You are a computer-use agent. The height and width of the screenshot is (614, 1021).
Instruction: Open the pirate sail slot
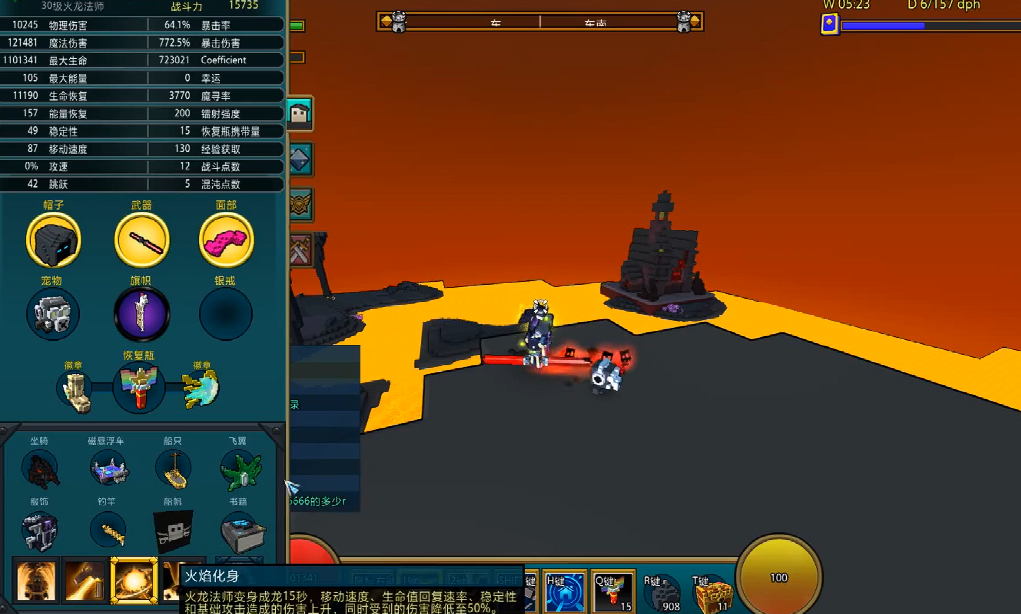coord(173,530)
